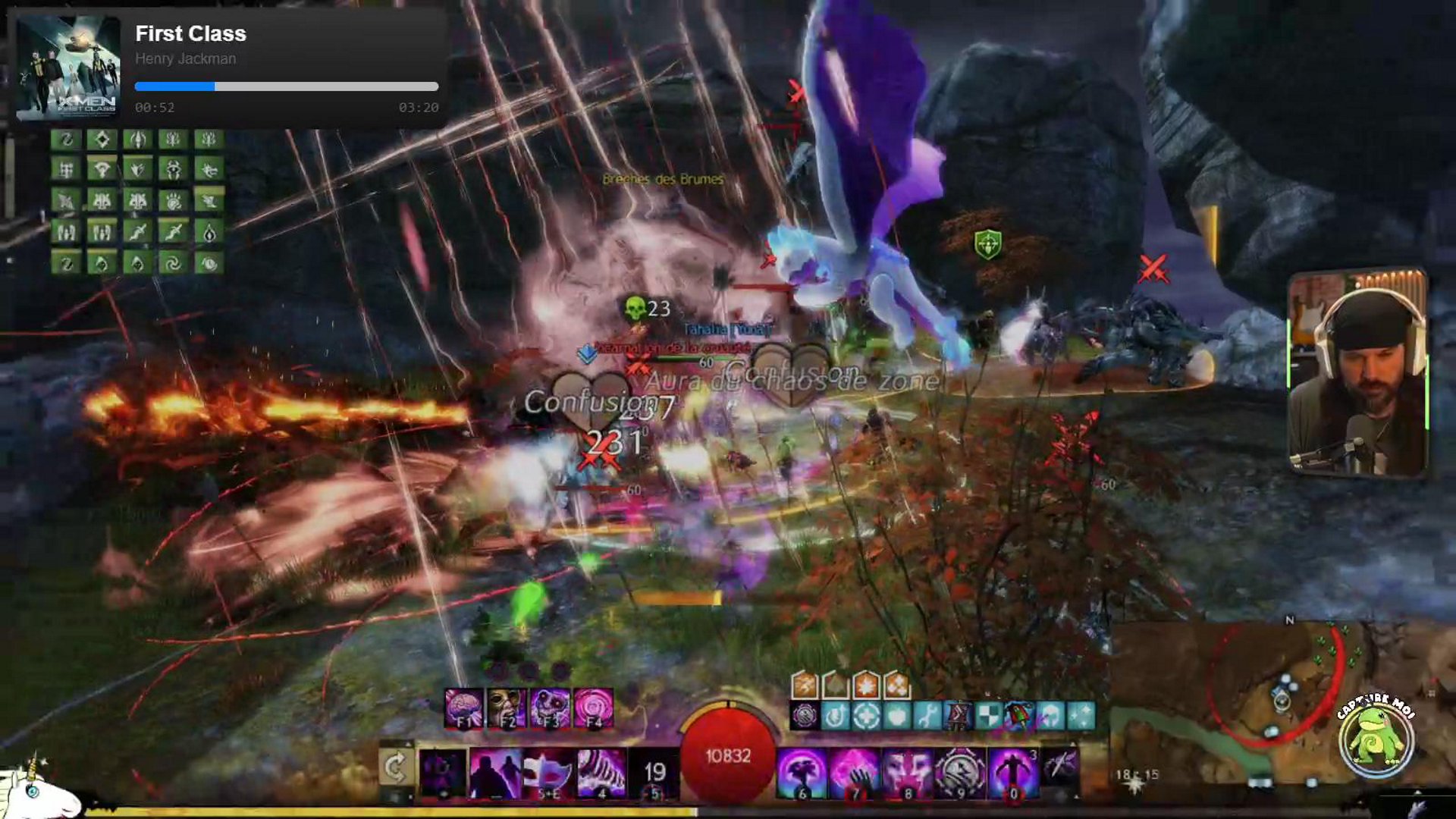Use the two-silhouette clone weapon skill
1456x819 pixels.
[x=494, y=773]
